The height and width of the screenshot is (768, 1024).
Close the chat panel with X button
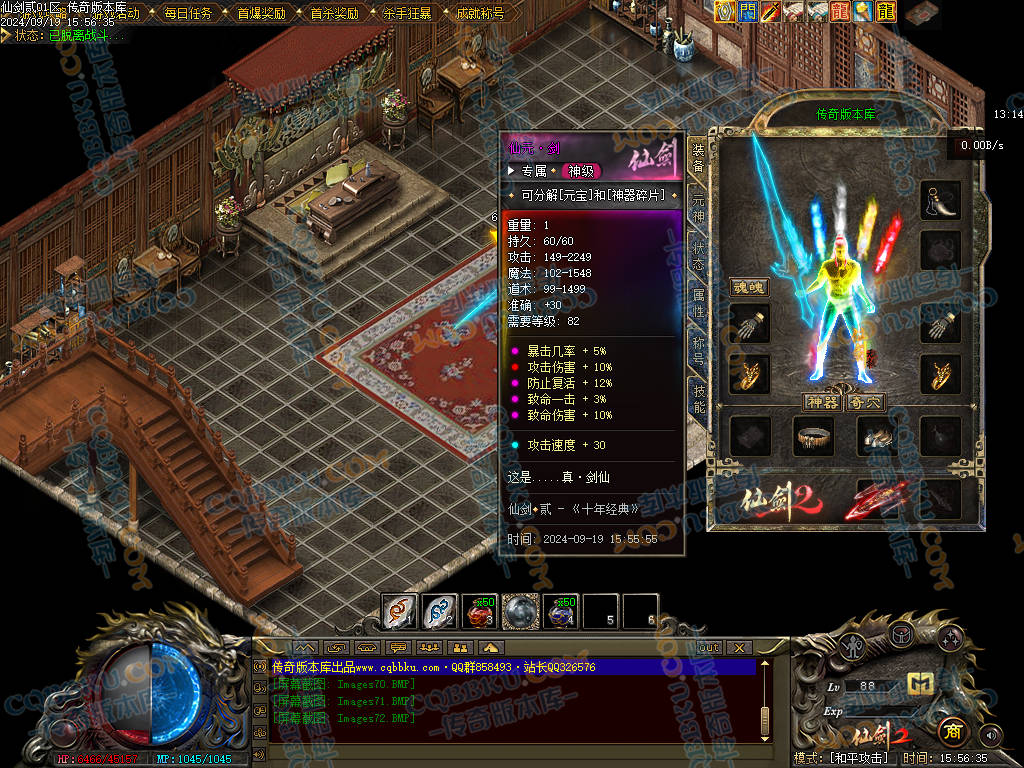pos(739,647)
